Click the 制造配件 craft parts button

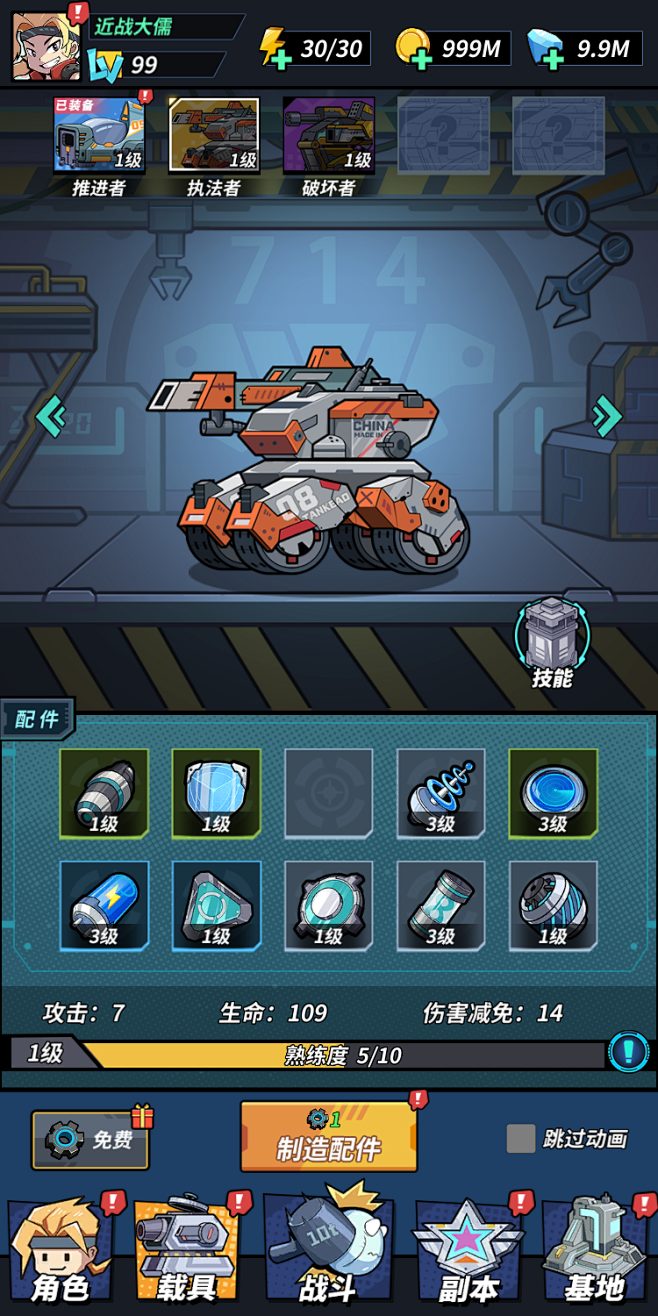coord(328,1137)
